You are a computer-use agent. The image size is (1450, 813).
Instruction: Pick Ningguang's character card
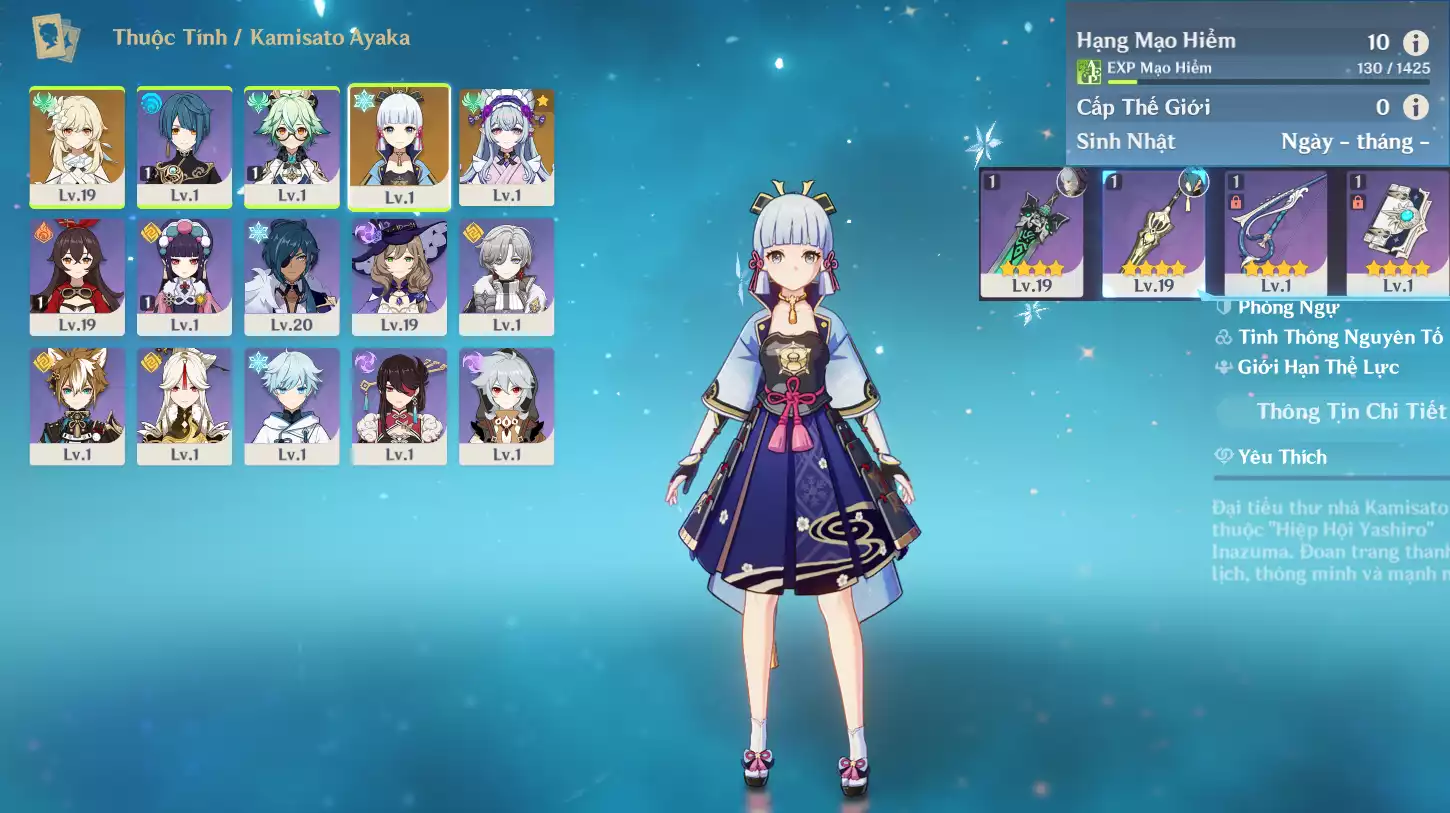click(184, 405)
